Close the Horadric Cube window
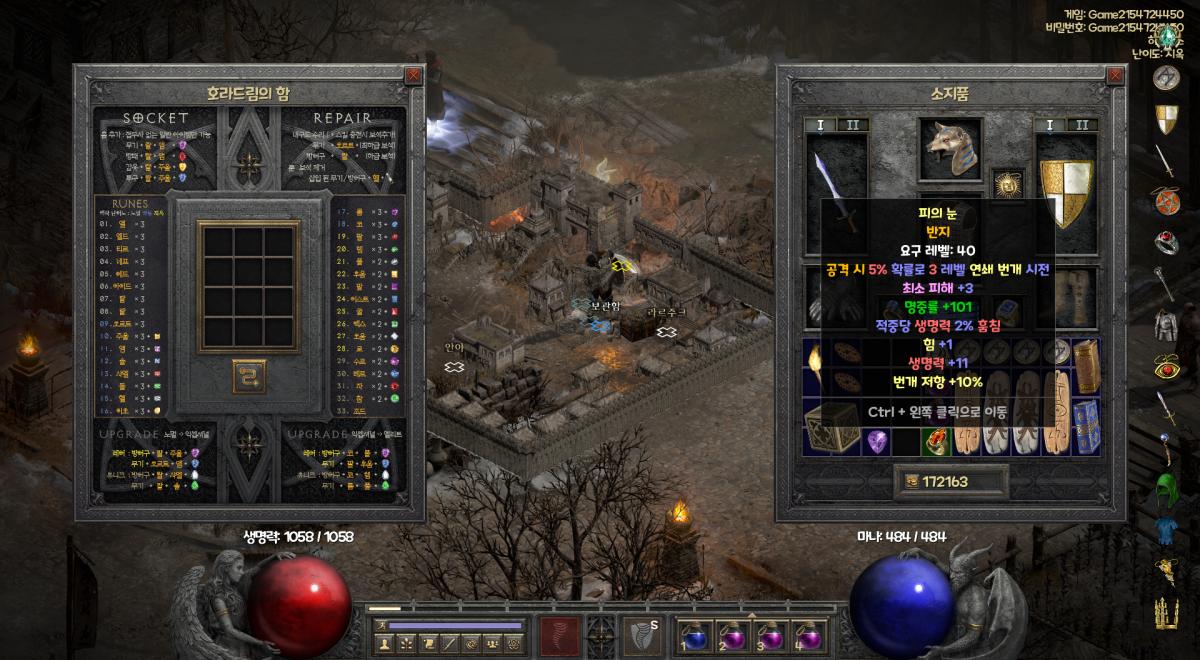Viewport: 1200px width, 660px height. (x=413, y=76)
